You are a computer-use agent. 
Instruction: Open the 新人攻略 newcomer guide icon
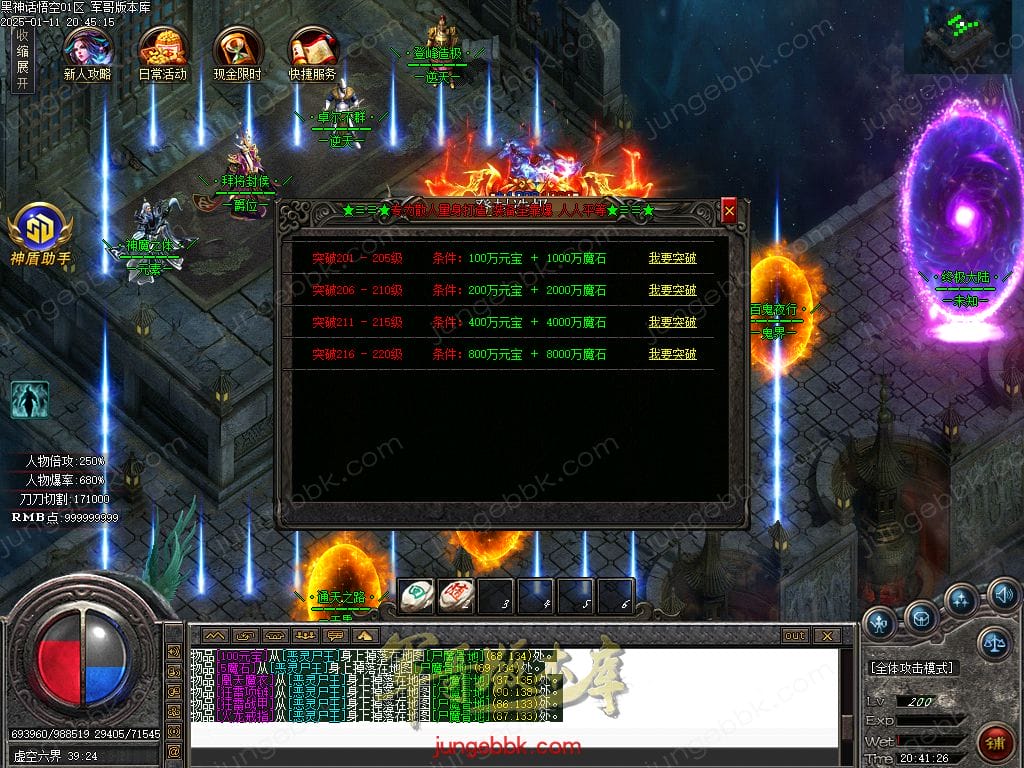coord(86,52)
